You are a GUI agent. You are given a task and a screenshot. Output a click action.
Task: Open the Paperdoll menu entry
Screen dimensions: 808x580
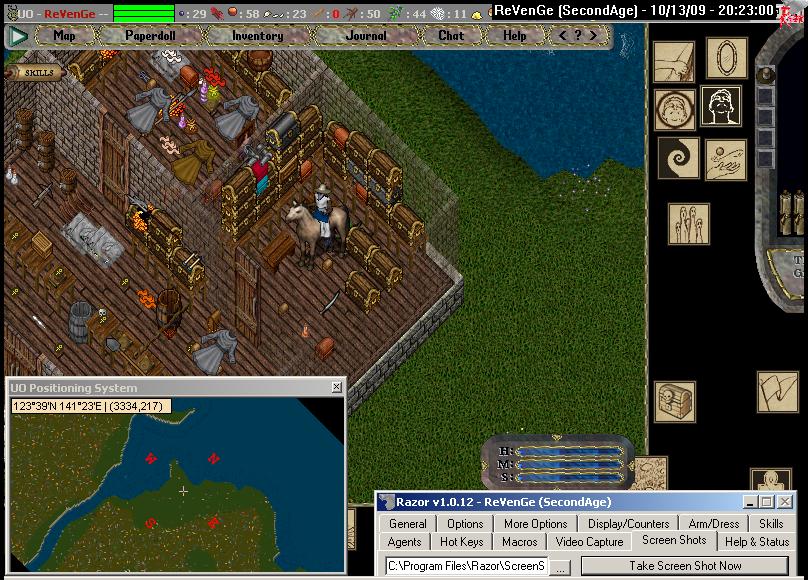pos(149,35)
